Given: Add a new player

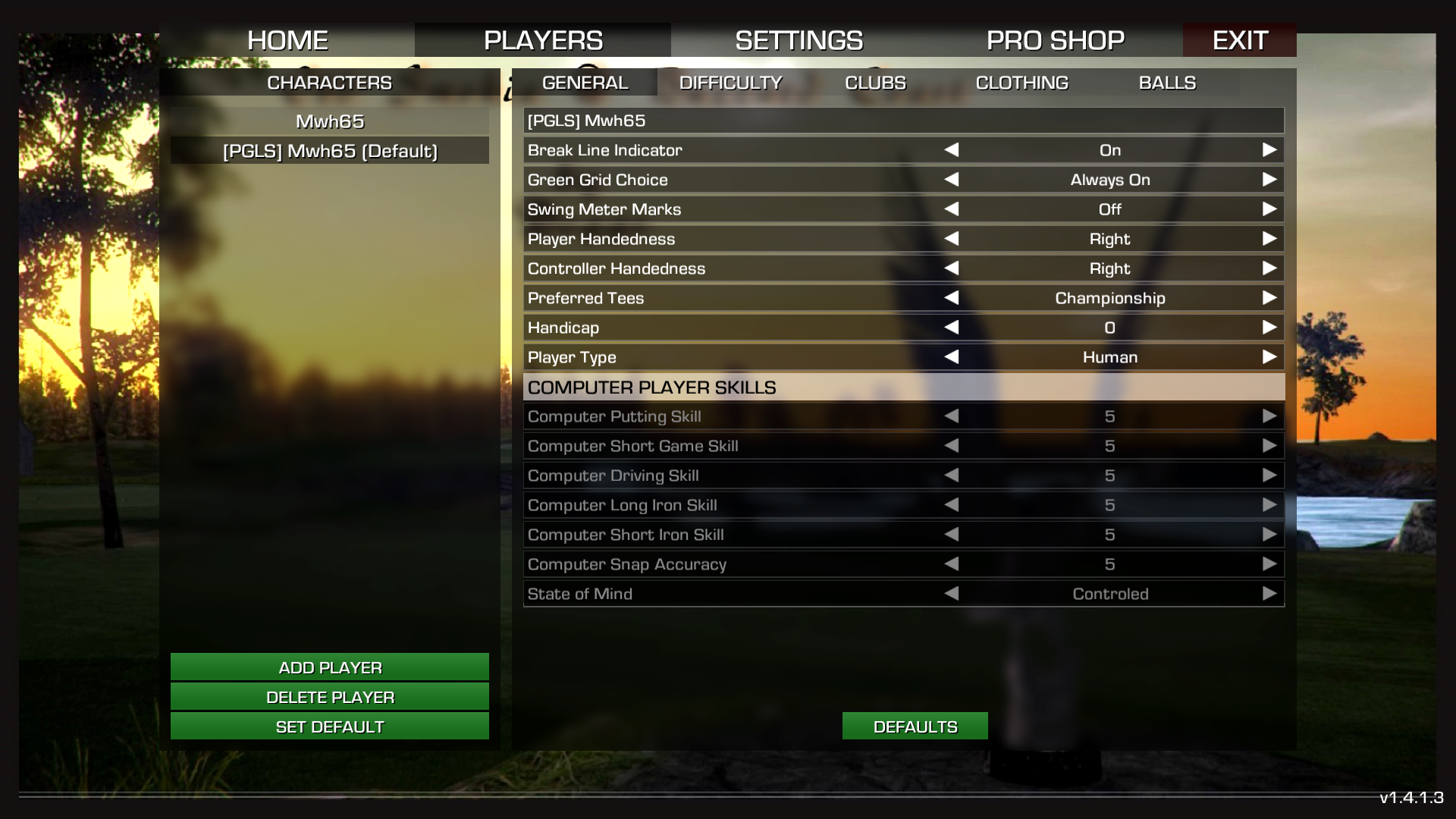Looking at the screenshot, I should [330, 667].
